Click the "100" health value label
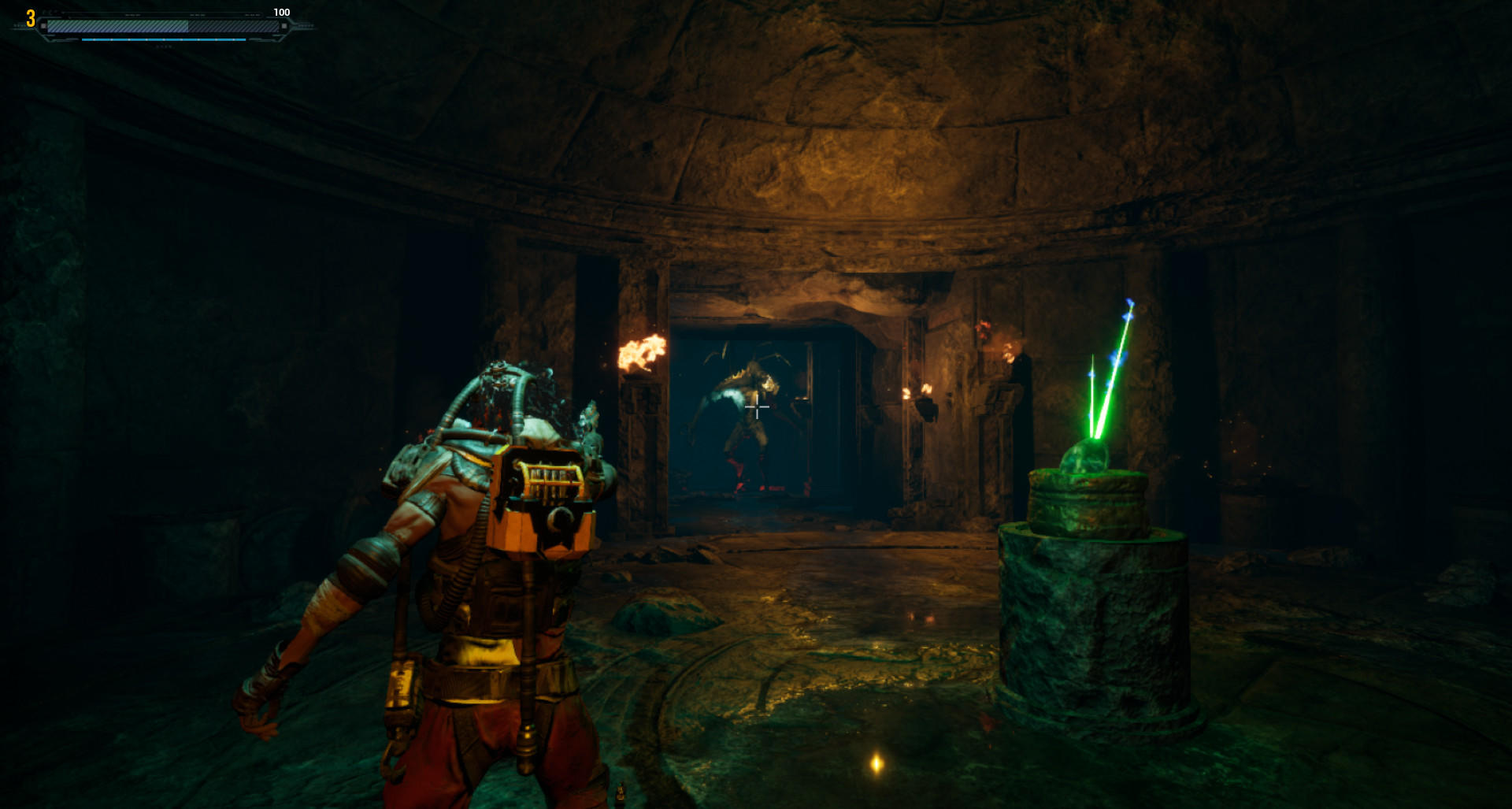 [x=281, y=12]
